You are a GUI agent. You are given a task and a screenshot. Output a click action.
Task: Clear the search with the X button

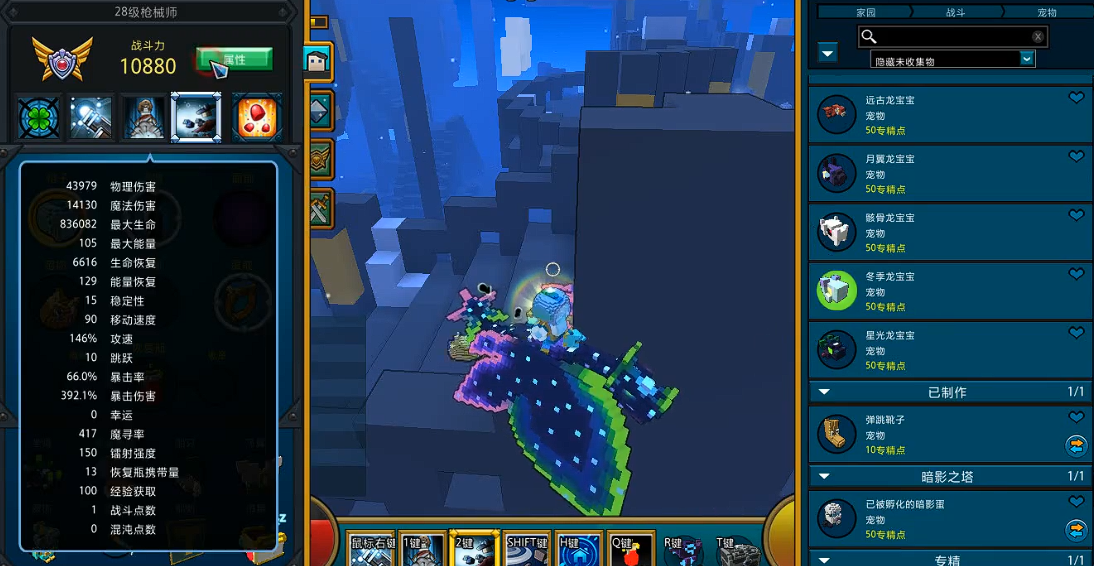coord(1038,37)
